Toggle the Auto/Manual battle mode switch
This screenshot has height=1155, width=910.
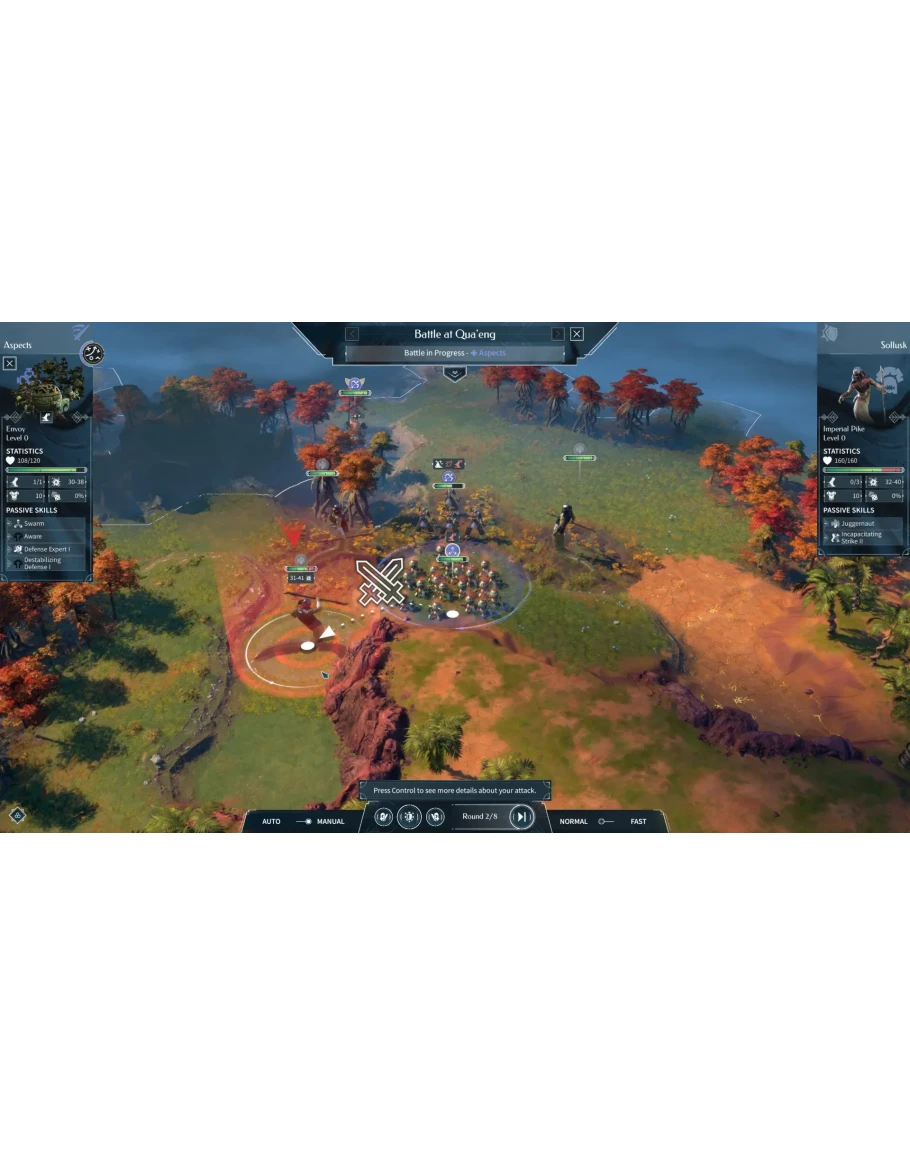(303, 821)
